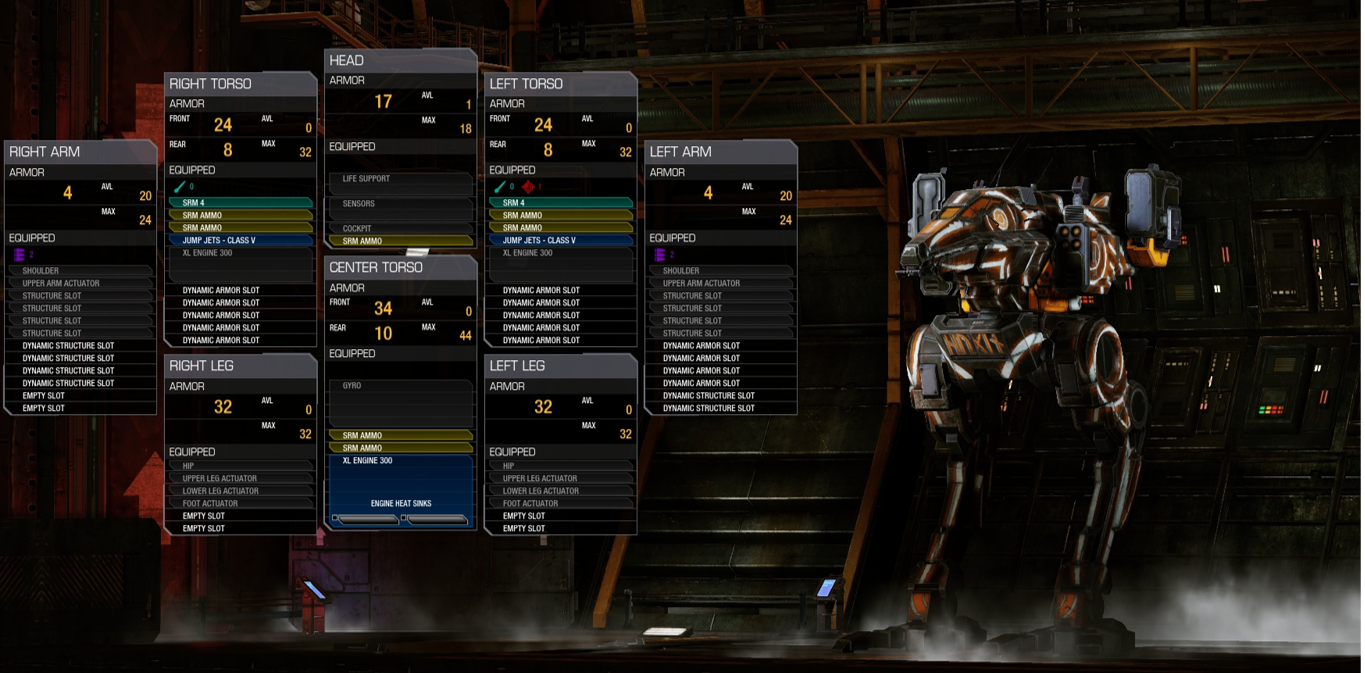Pick the Left Torso Jump Jets Class V
1365x673 pixels.
pyautogui.click(x=560, y=240)
